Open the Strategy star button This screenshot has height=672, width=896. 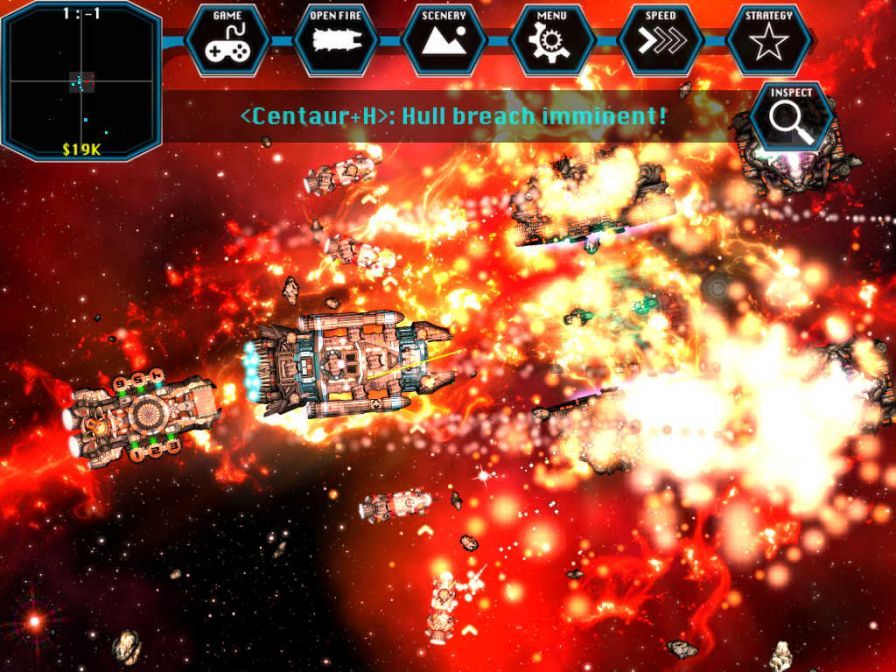769,40
